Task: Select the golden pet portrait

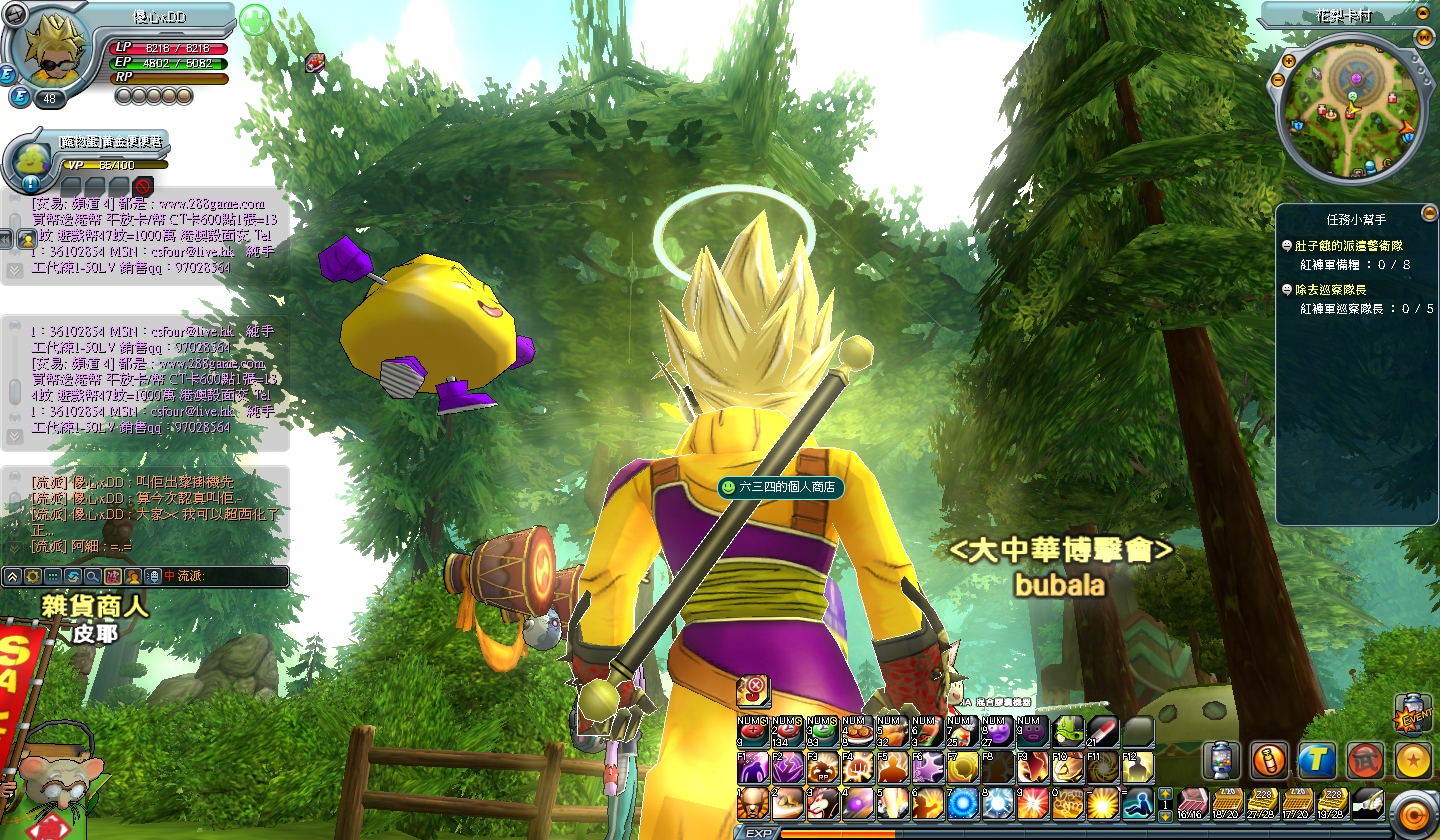Action: pos(30,159)
